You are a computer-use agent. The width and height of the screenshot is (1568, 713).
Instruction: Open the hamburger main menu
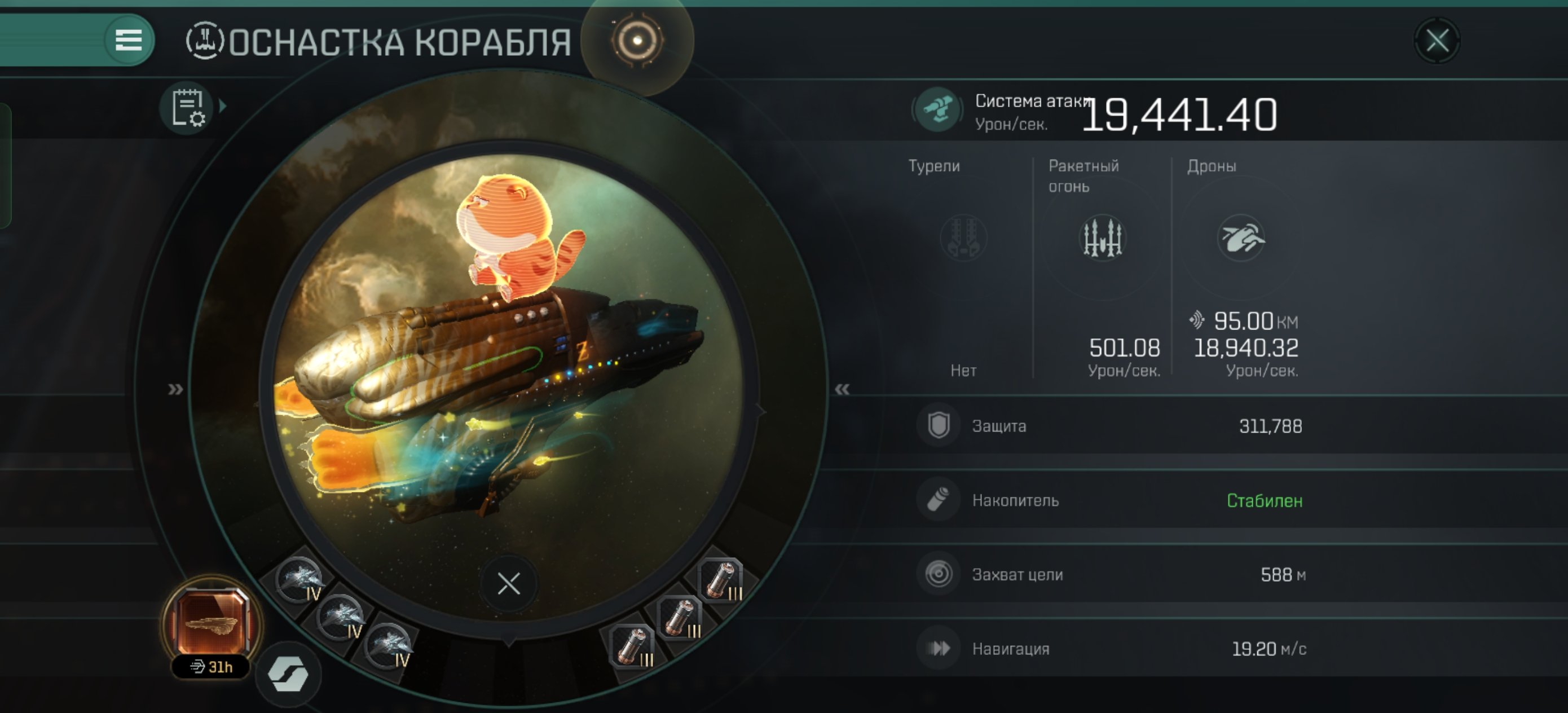129,41
